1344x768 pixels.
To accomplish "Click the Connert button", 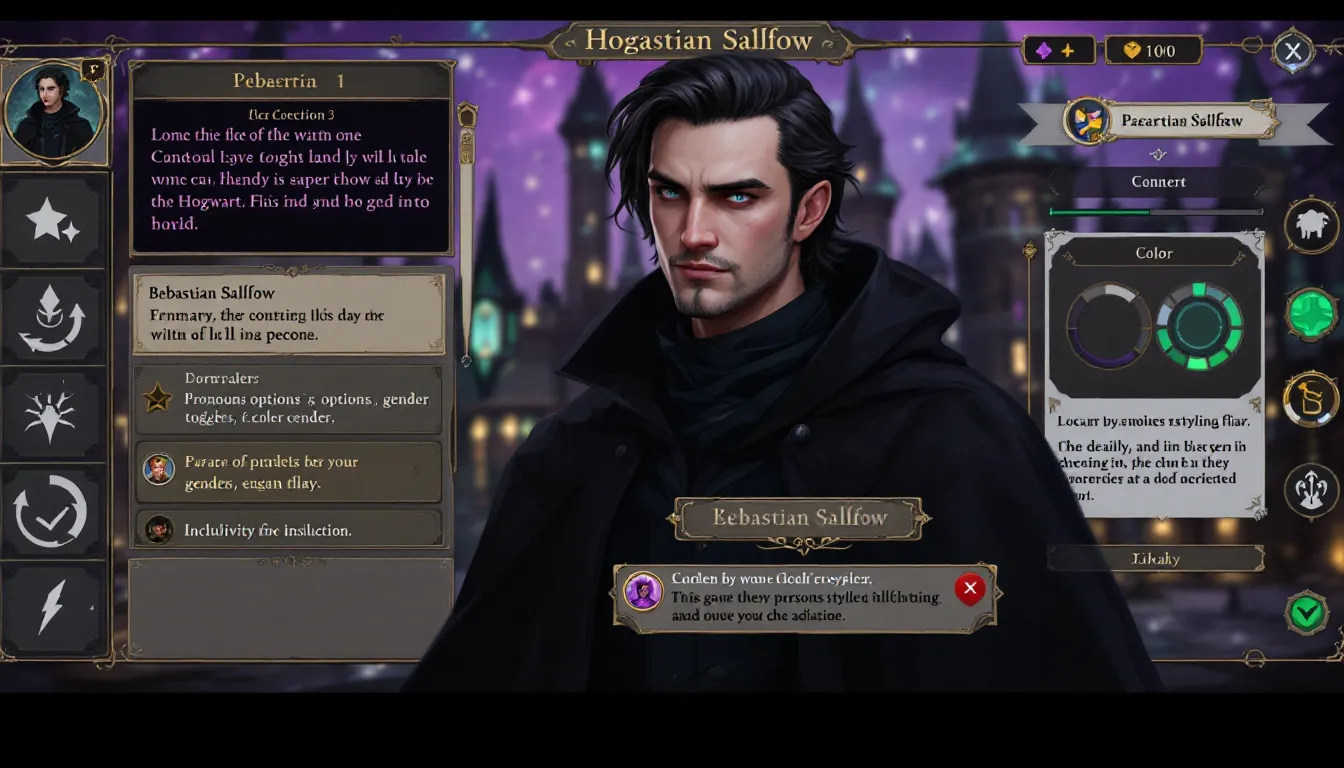I will 1158,182.
